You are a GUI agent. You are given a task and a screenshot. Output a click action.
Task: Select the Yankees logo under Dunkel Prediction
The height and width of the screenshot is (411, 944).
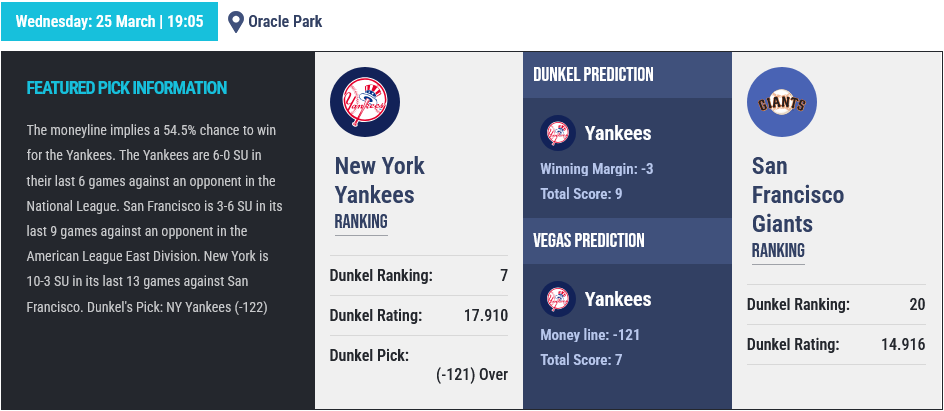pos(558,133)
